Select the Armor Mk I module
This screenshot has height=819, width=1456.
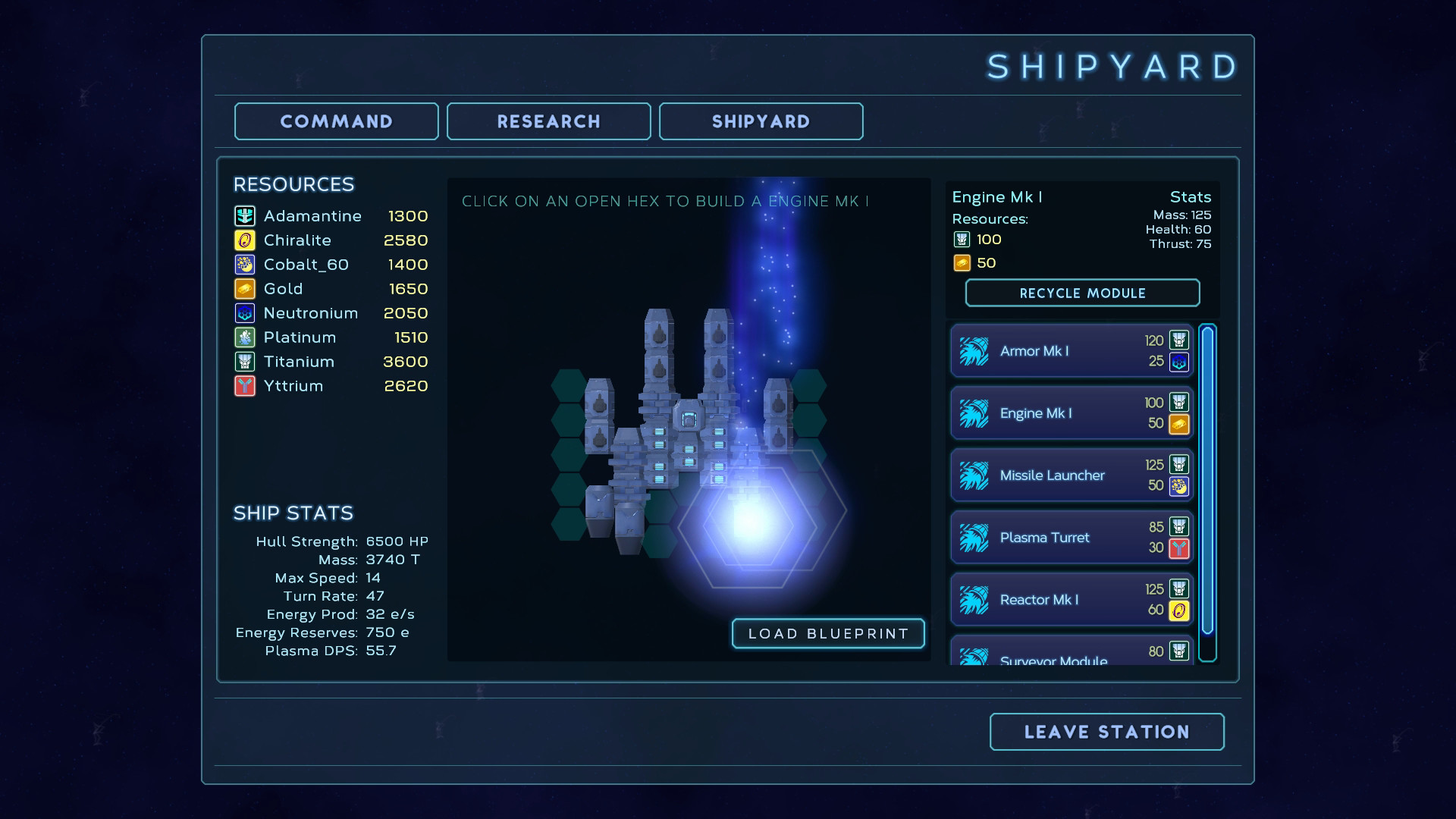pos(1069,351)
